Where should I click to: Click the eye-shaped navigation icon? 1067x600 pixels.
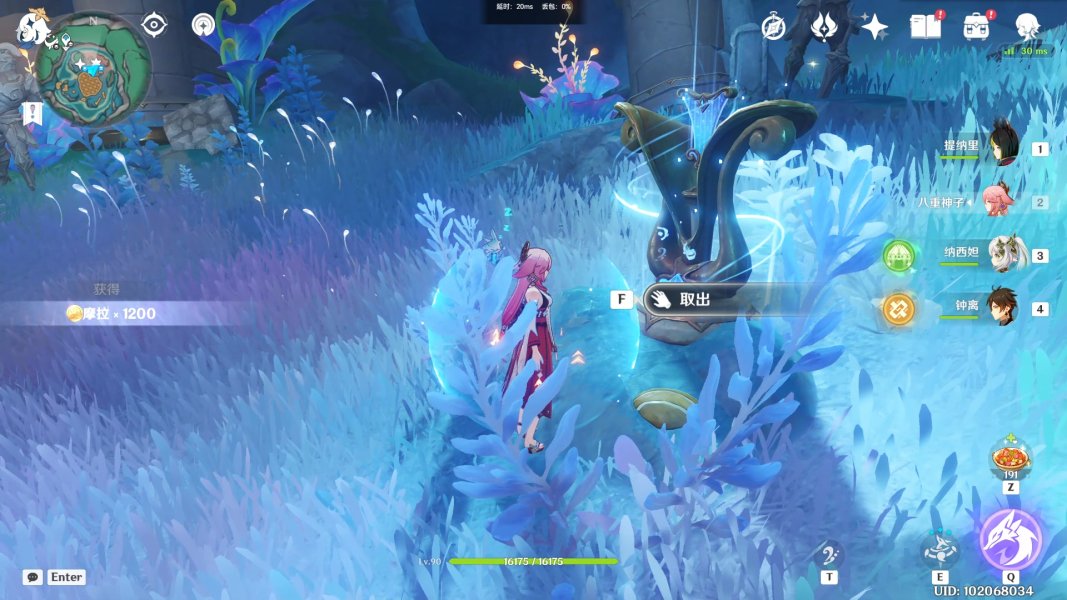(154, 24)
